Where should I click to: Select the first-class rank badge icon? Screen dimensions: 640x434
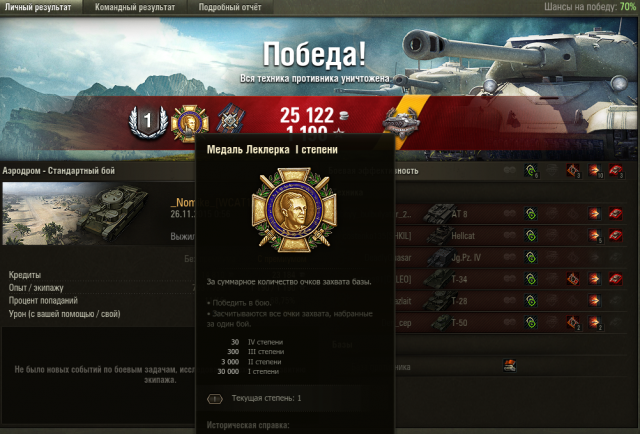[x=148, y=122]
